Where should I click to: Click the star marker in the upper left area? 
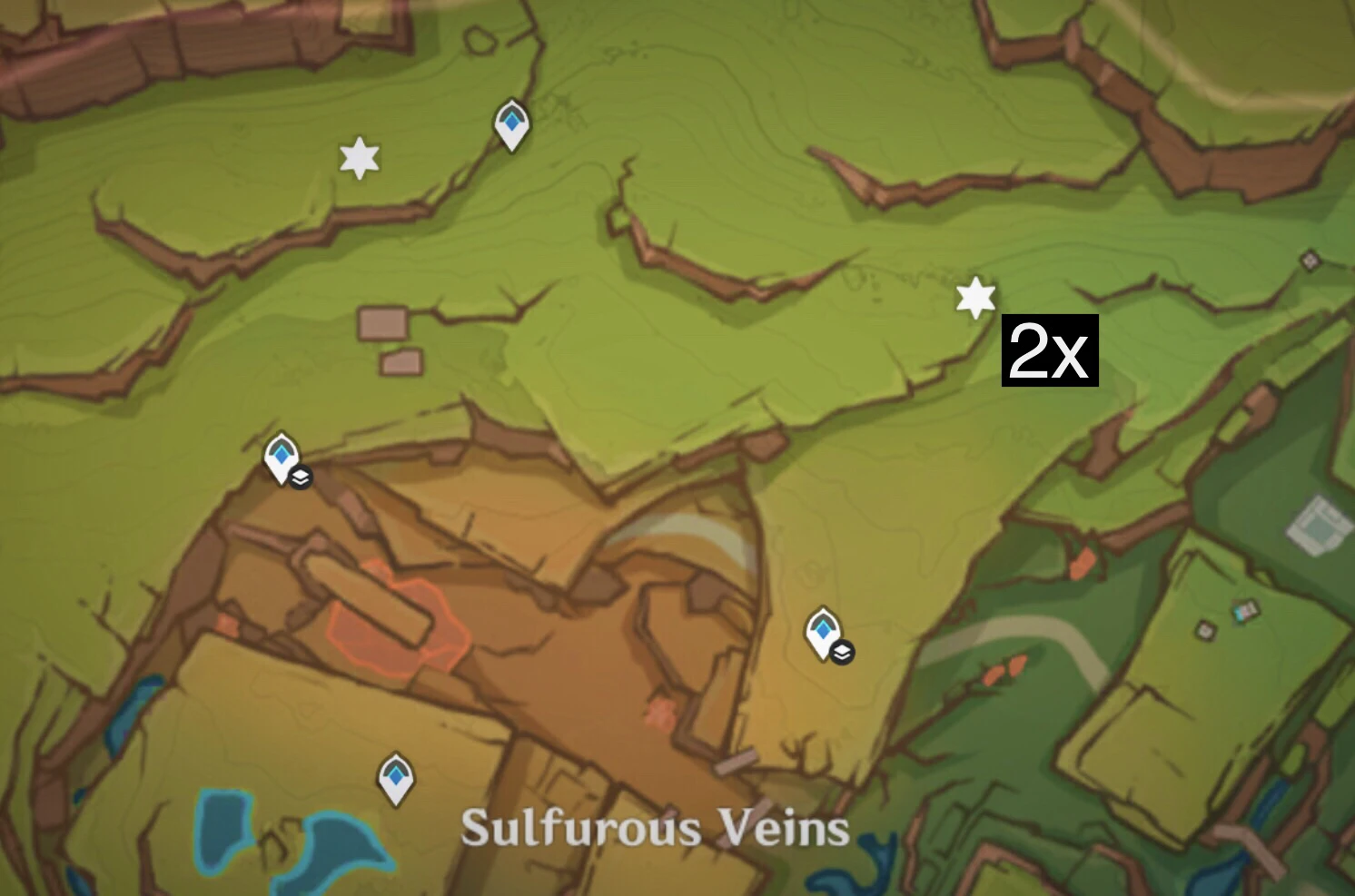pos(360,160)
